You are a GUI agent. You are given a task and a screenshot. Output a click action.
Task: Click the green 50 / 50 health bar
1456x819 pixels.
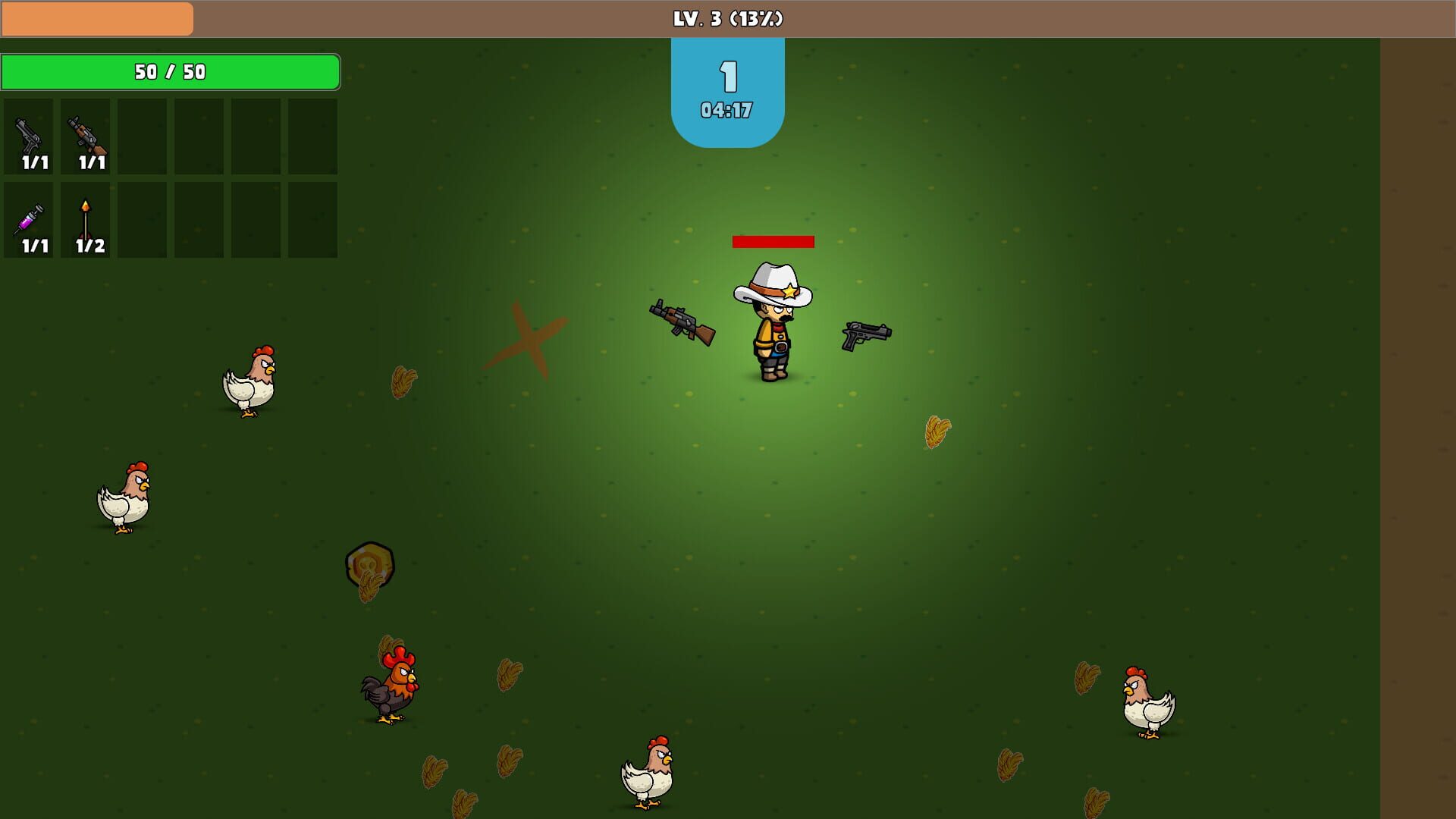171,72
